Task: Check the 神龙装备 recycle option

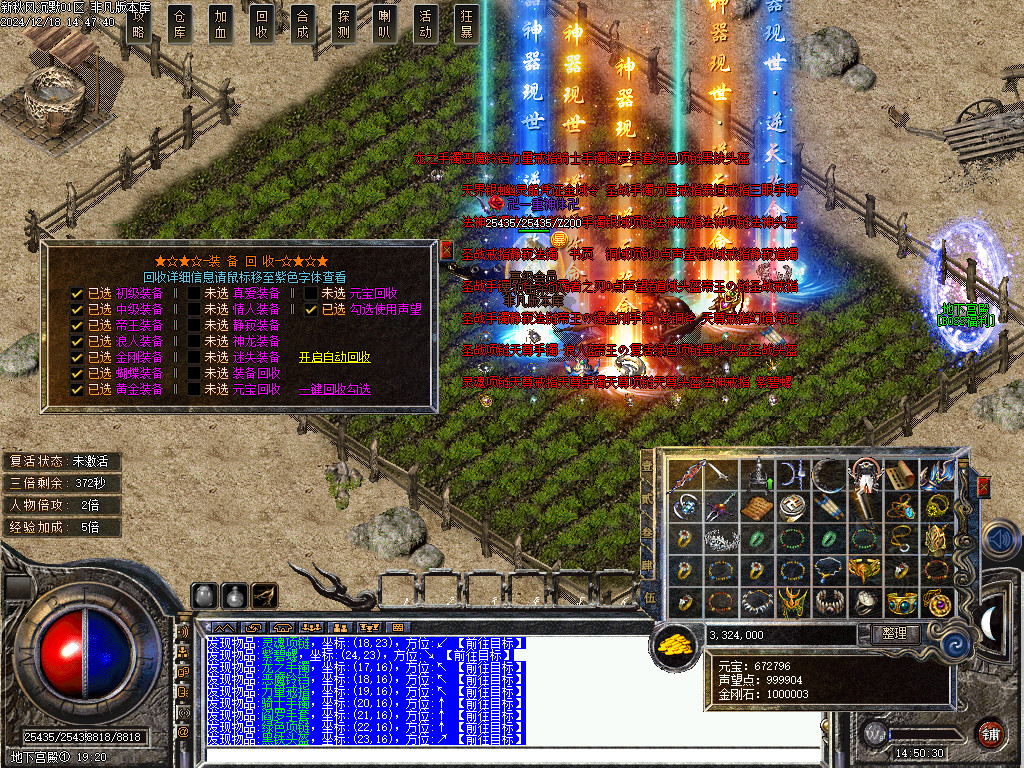Action: (x=194, y=341)
